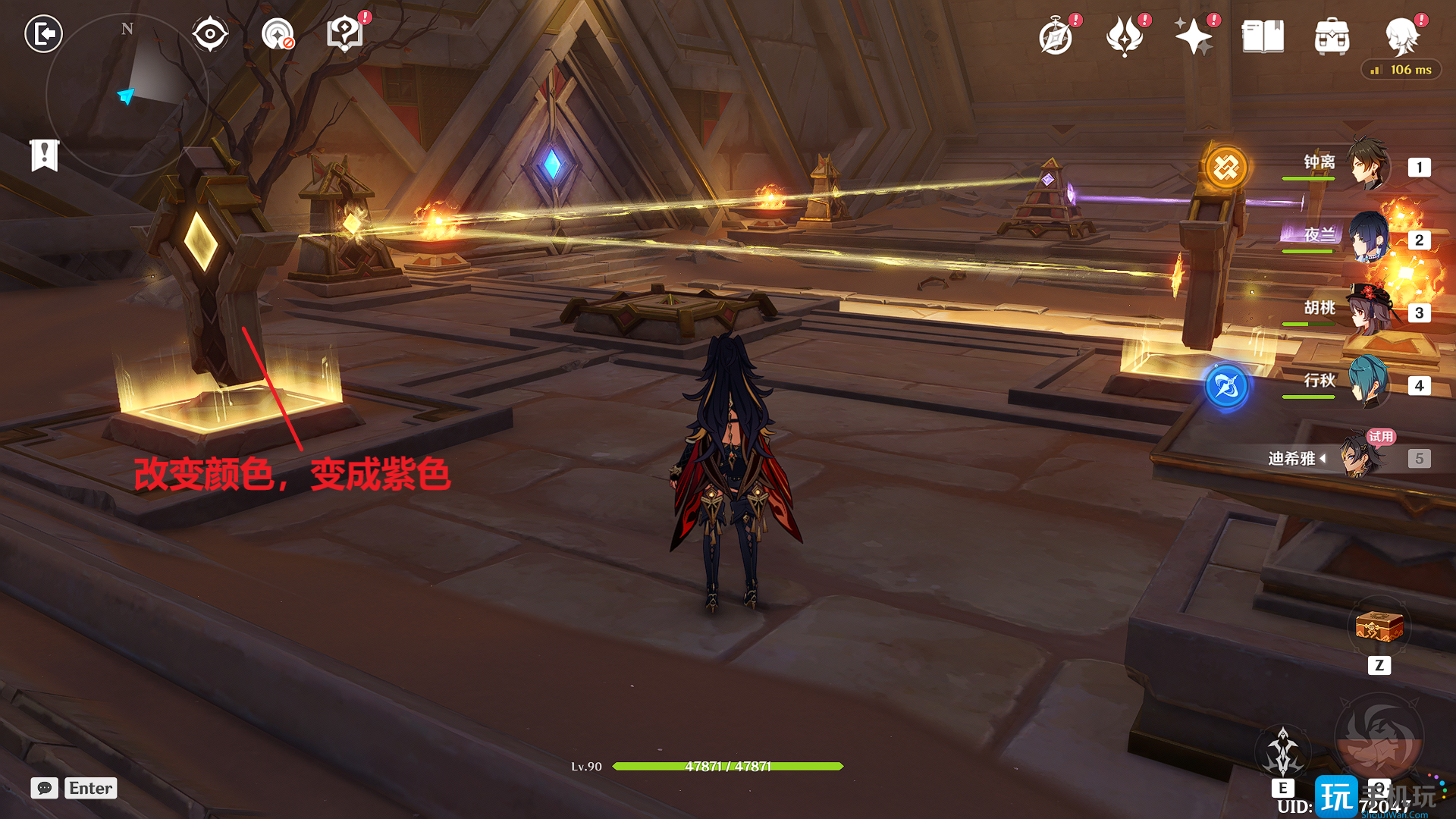1456x819 pixels.
Task: Open the chat speech bubble button
Action: point(45,788)
